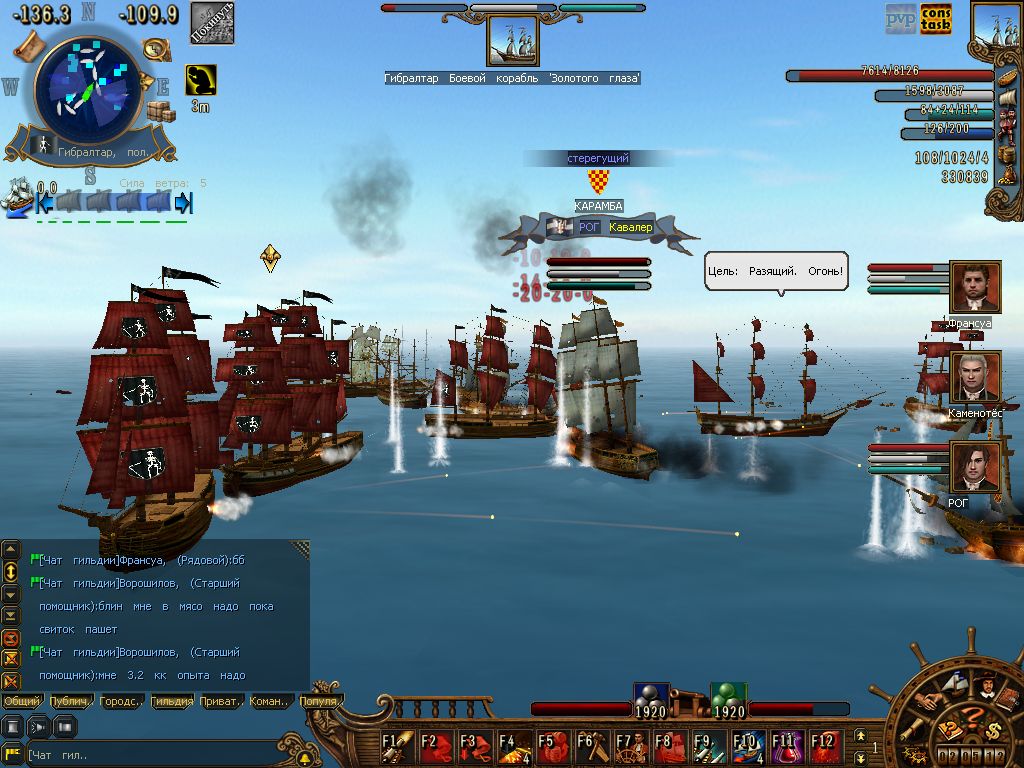Open the cargo crates icon

(160, 110)
